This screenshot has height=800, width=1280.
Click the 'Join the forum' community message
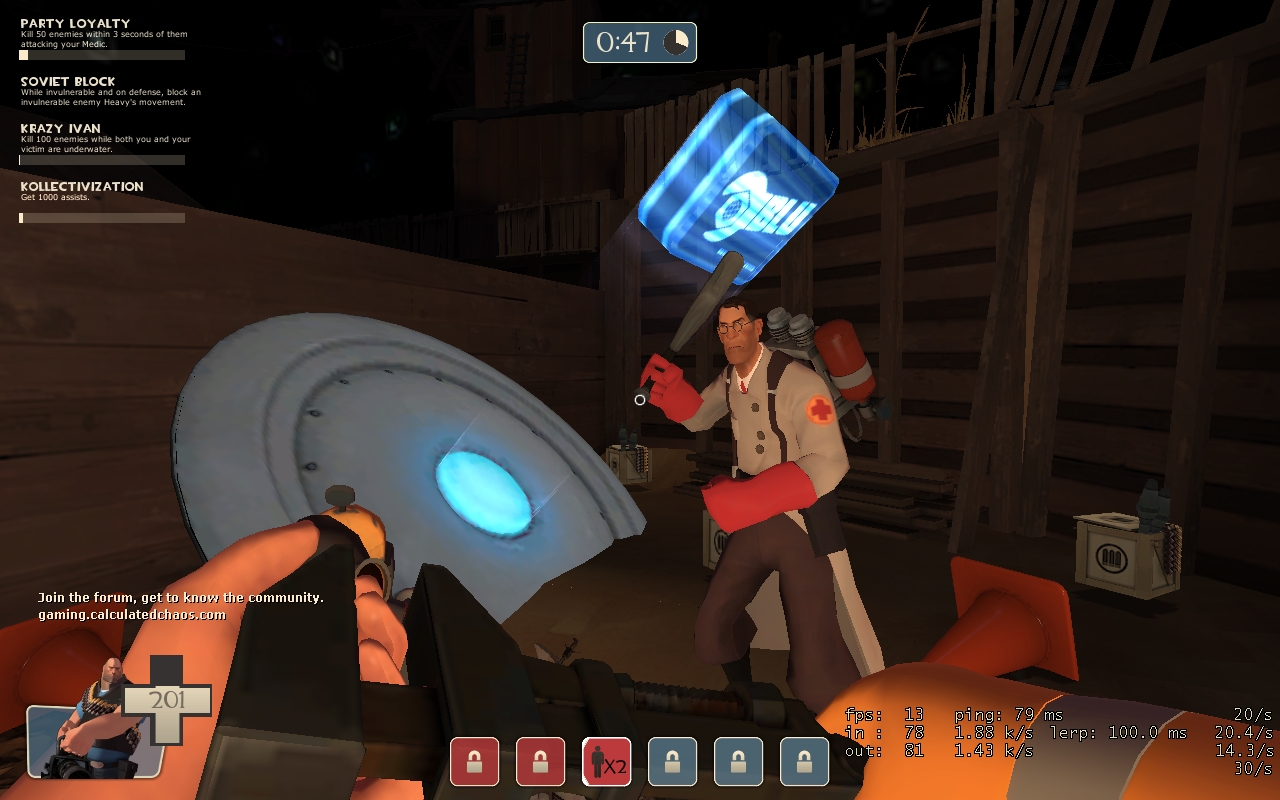[180, 596]
